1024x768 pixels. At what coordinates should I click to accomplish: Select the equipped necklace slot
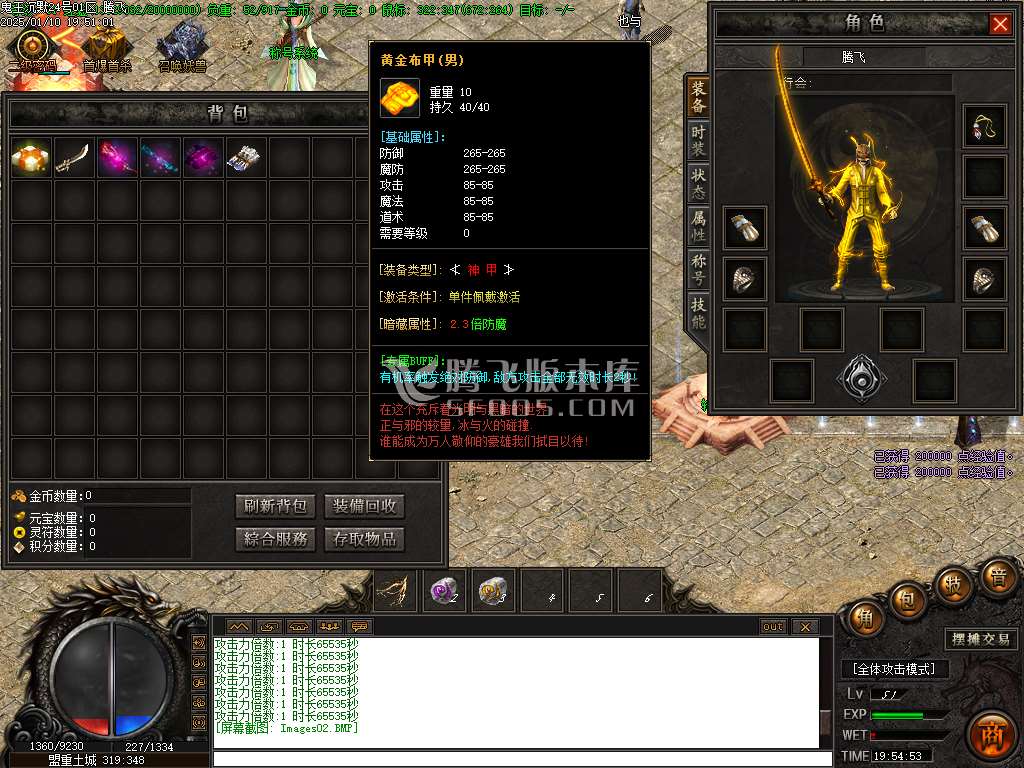pos(985,127)
